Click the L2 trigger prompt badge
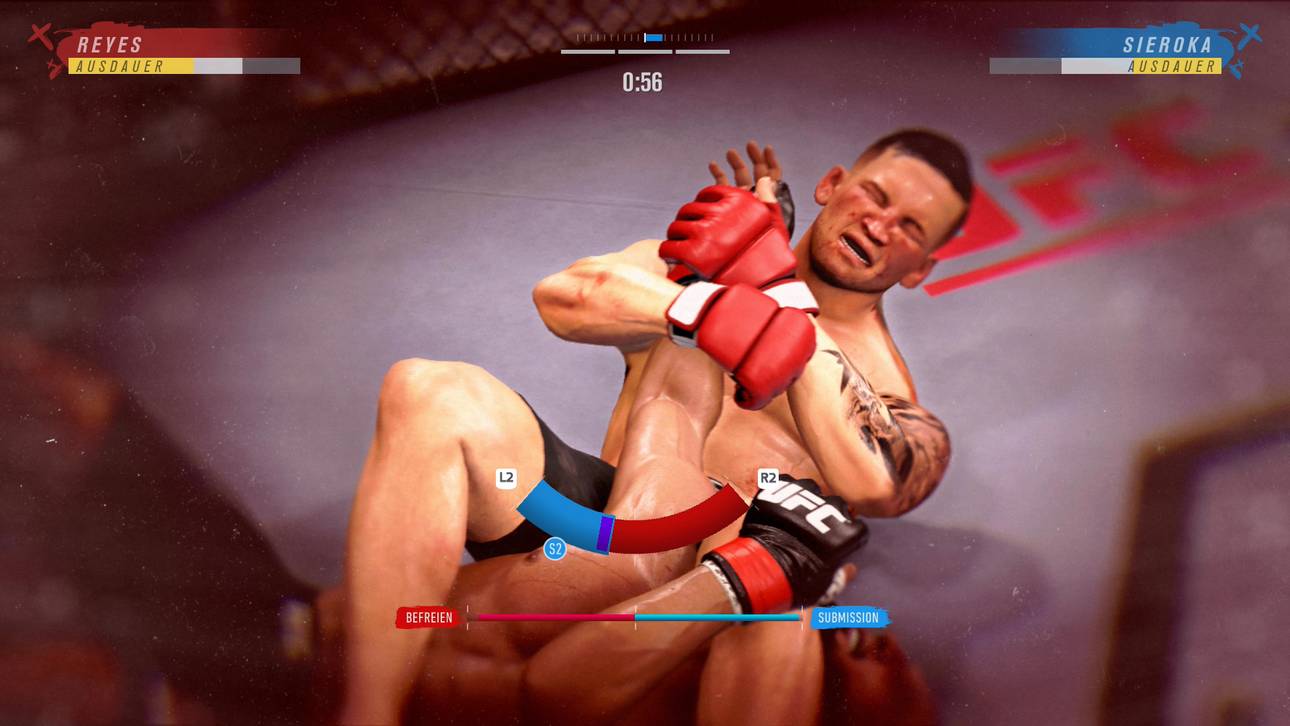Image resolution: width=1290 pixels, height=726 pixels. point(506,479)
